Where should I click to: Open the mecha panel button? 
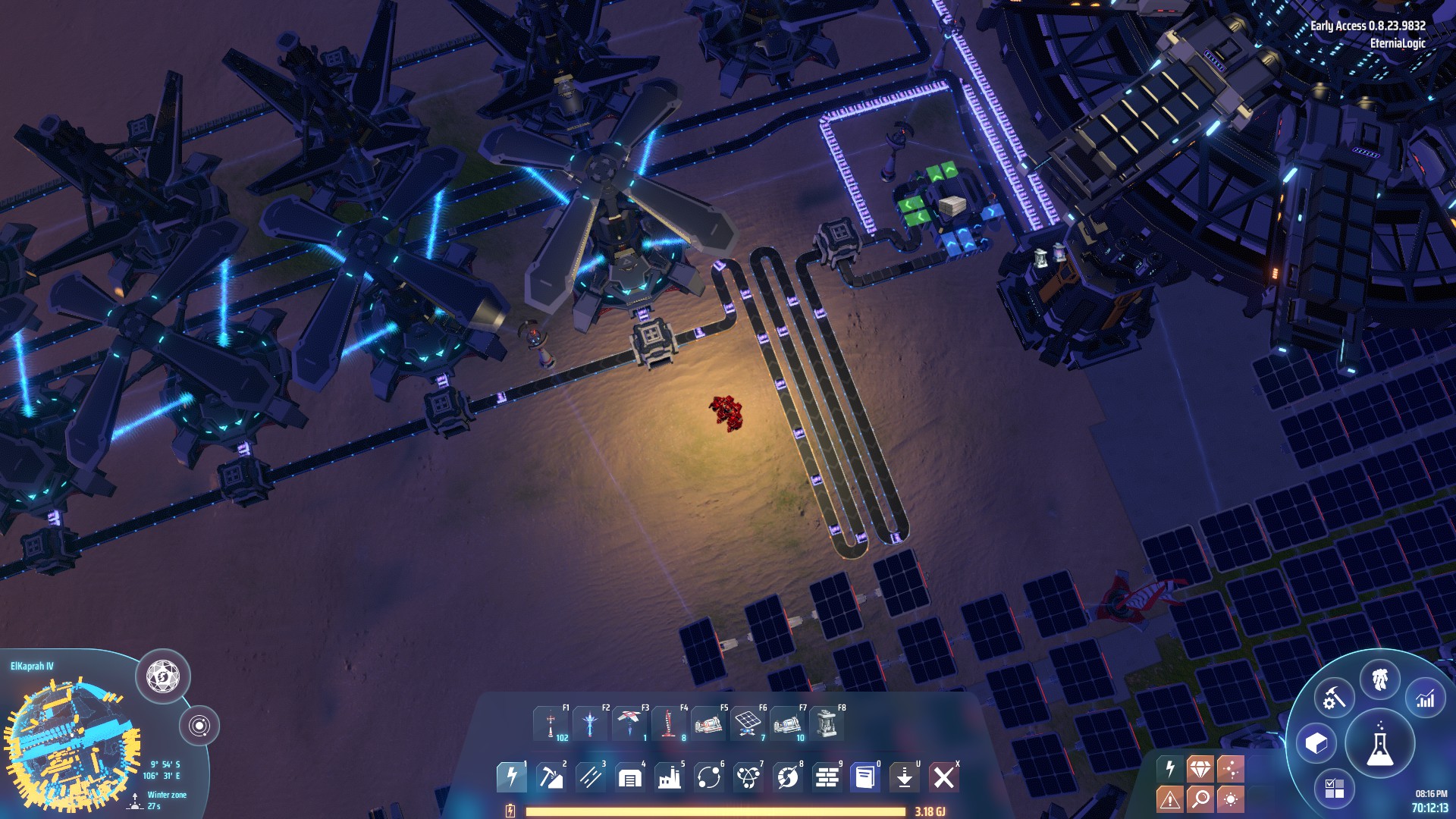1380,679
